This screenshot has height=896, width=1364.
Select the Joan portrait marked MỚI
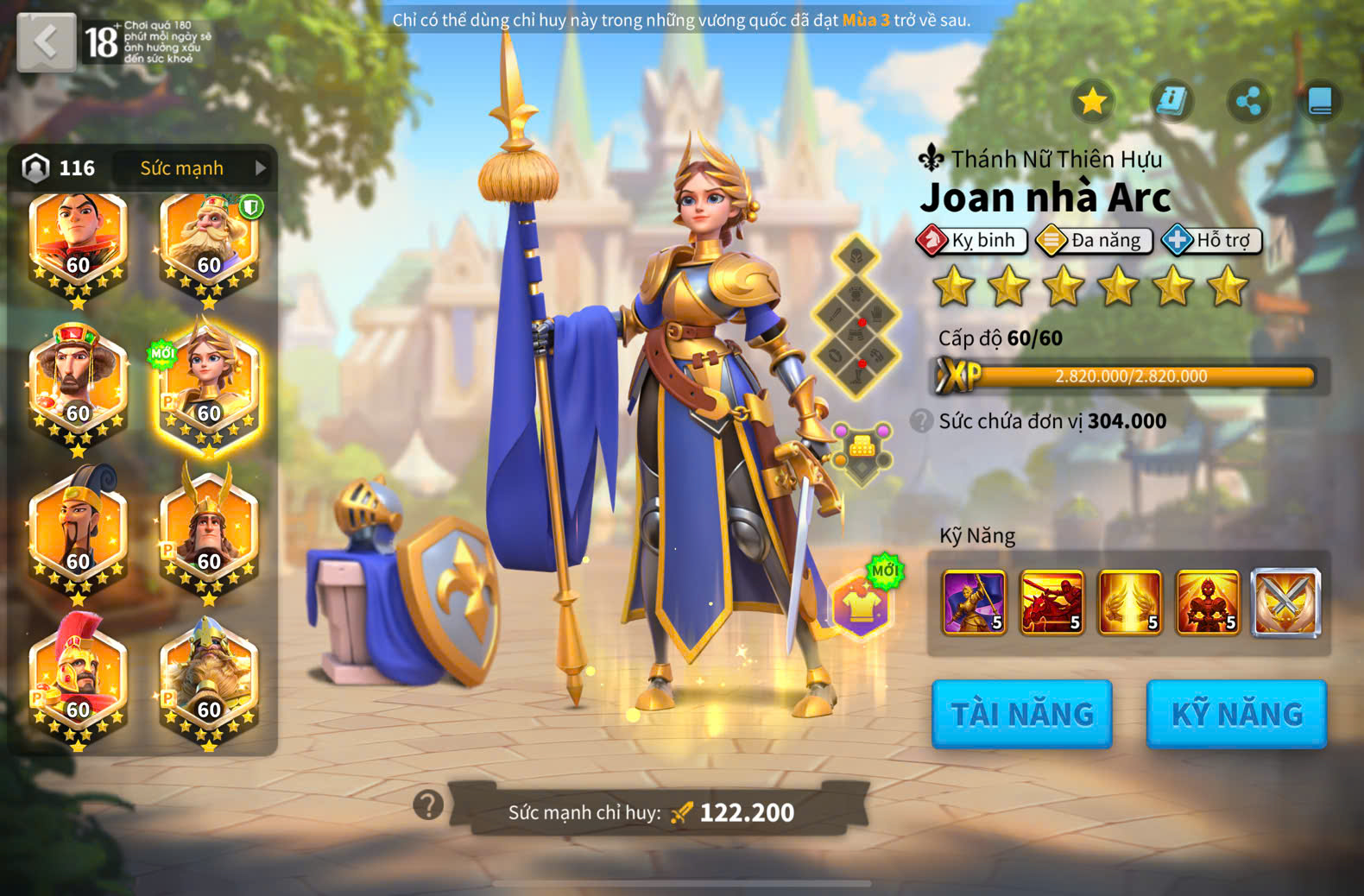[209, 386]
